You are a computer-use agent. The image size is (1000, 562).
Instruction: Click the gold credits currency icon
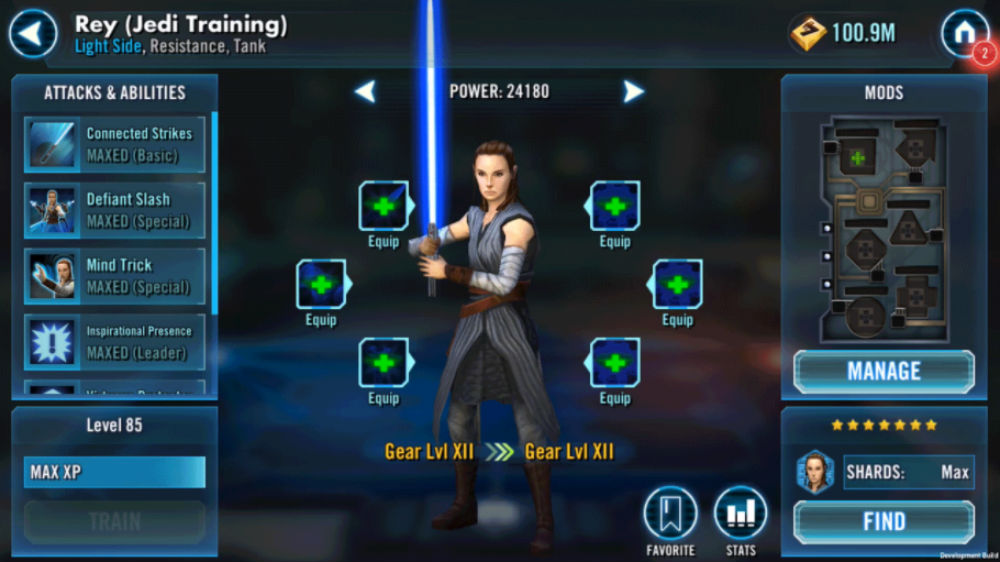pos(808,33)
